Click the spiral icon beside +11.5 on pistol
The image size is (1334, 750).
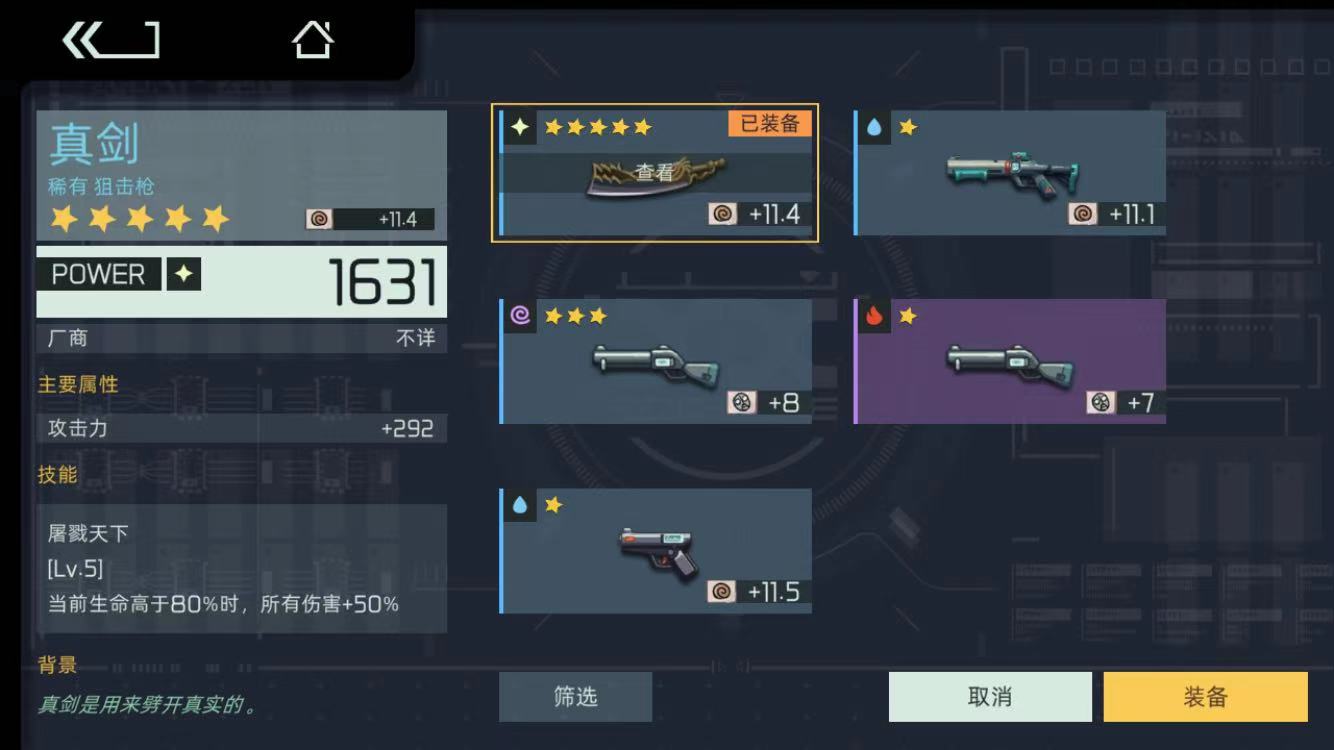[722, 591]
